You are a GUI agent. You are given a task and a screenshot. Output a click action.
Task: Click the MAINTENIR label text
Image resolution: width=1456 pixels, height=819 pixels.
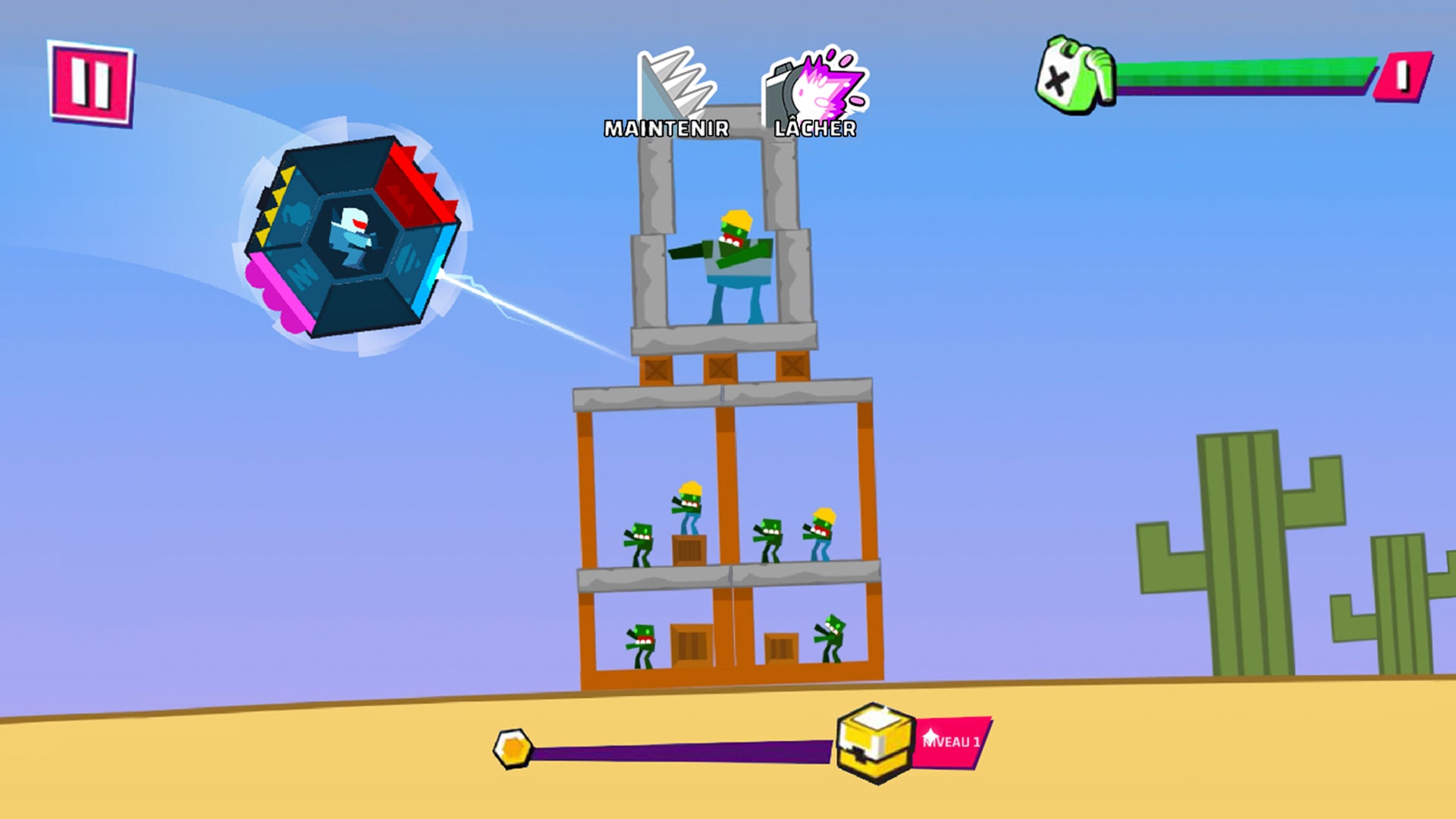[x=666, y=129]
